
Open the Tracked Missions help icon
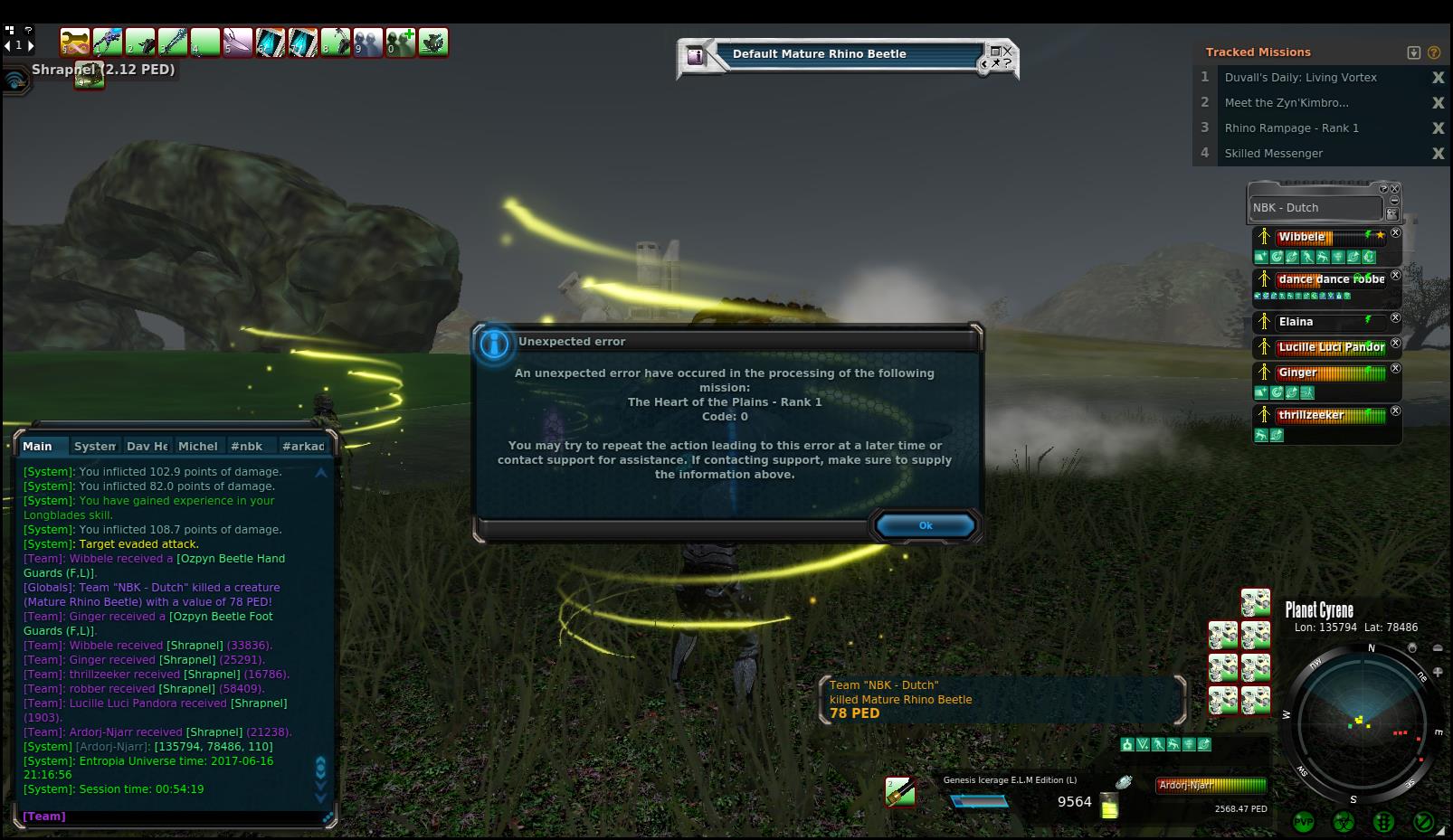(1434, 52)
